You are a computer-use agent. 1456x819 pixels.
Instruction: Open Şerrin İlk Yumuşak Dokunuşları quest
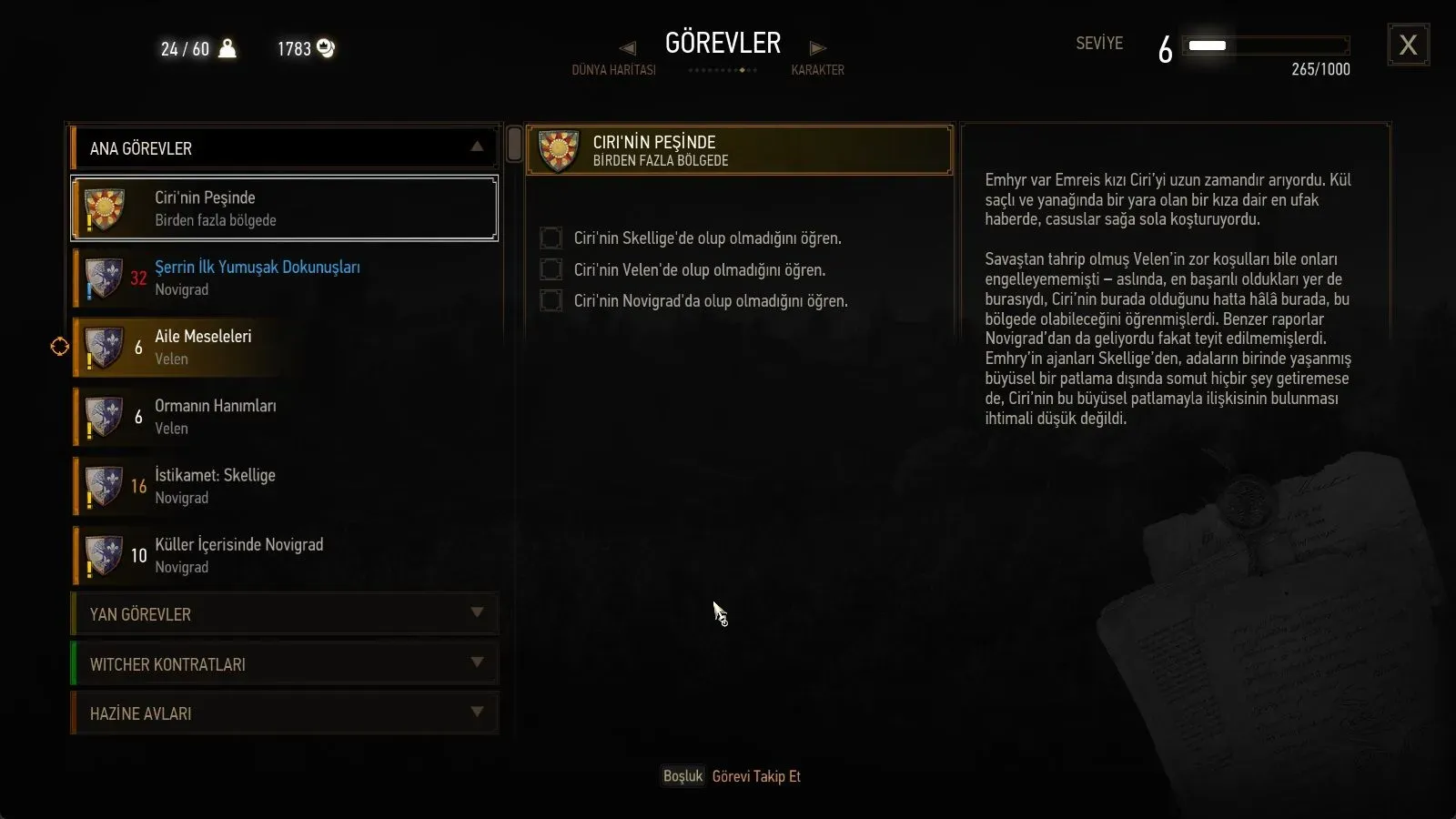click(284, 278)
